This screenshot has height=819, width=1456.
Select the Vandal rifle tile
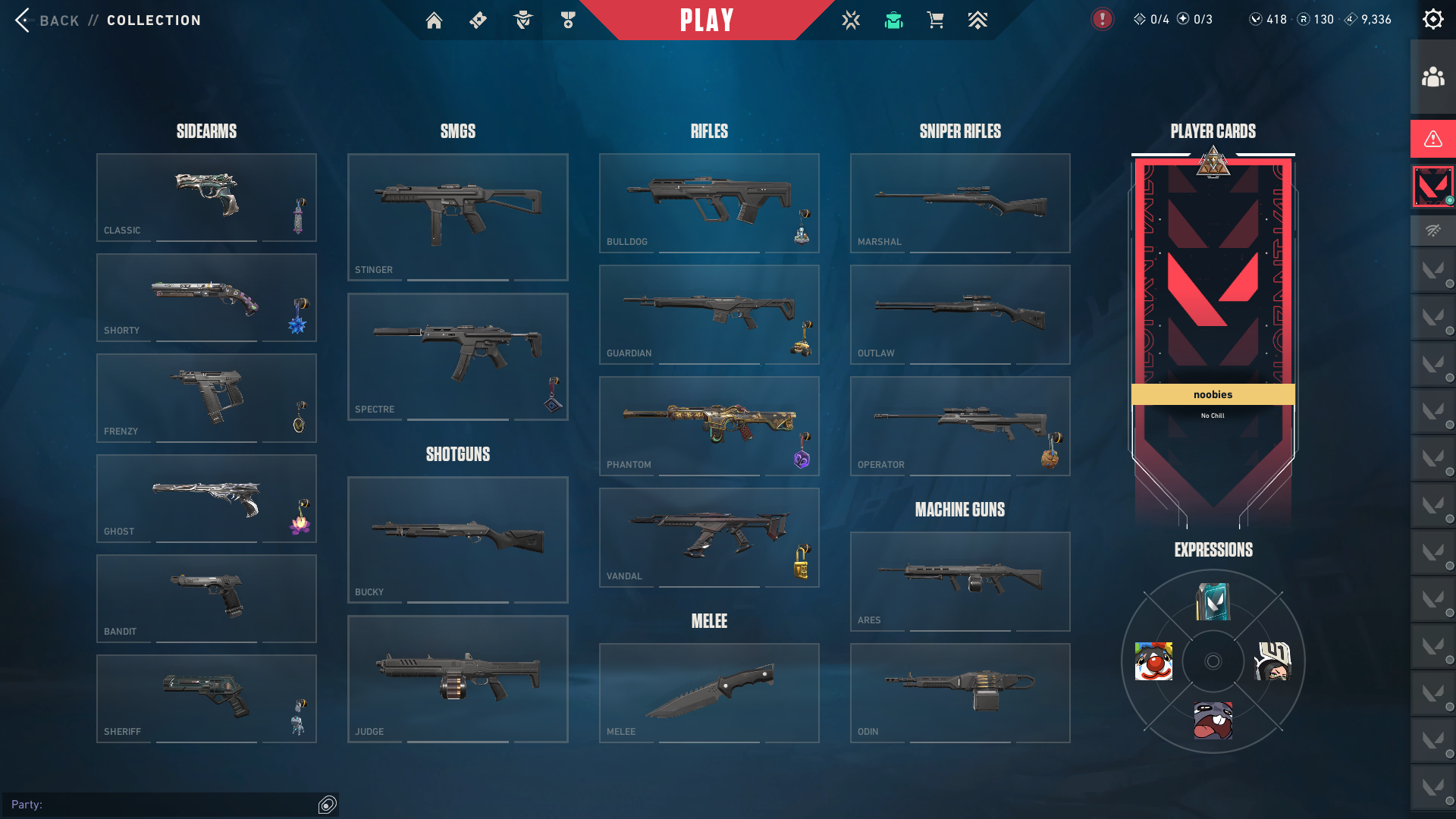(709, 537)
